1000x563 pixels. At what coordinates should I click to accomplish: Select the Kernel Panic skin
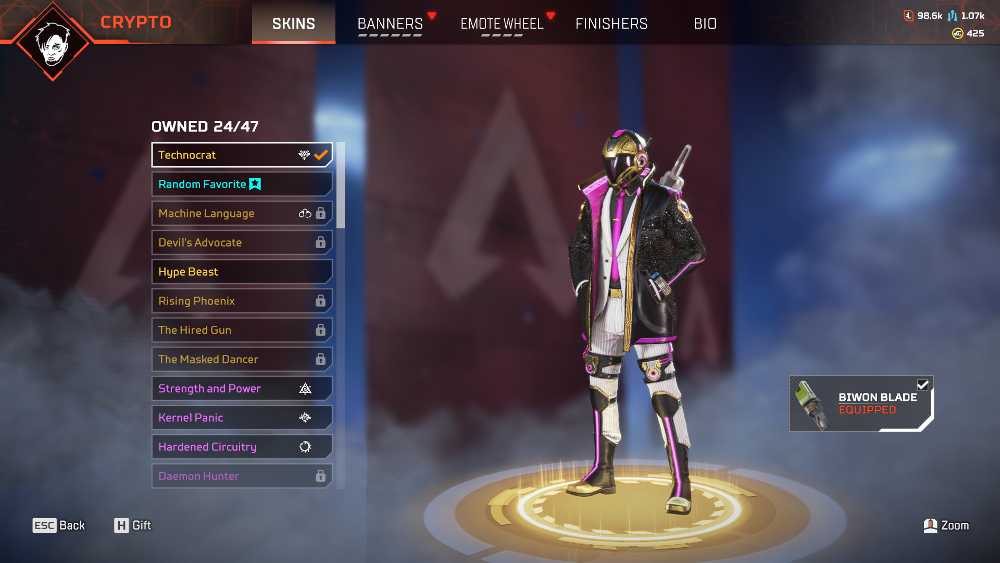click(242, 417)
